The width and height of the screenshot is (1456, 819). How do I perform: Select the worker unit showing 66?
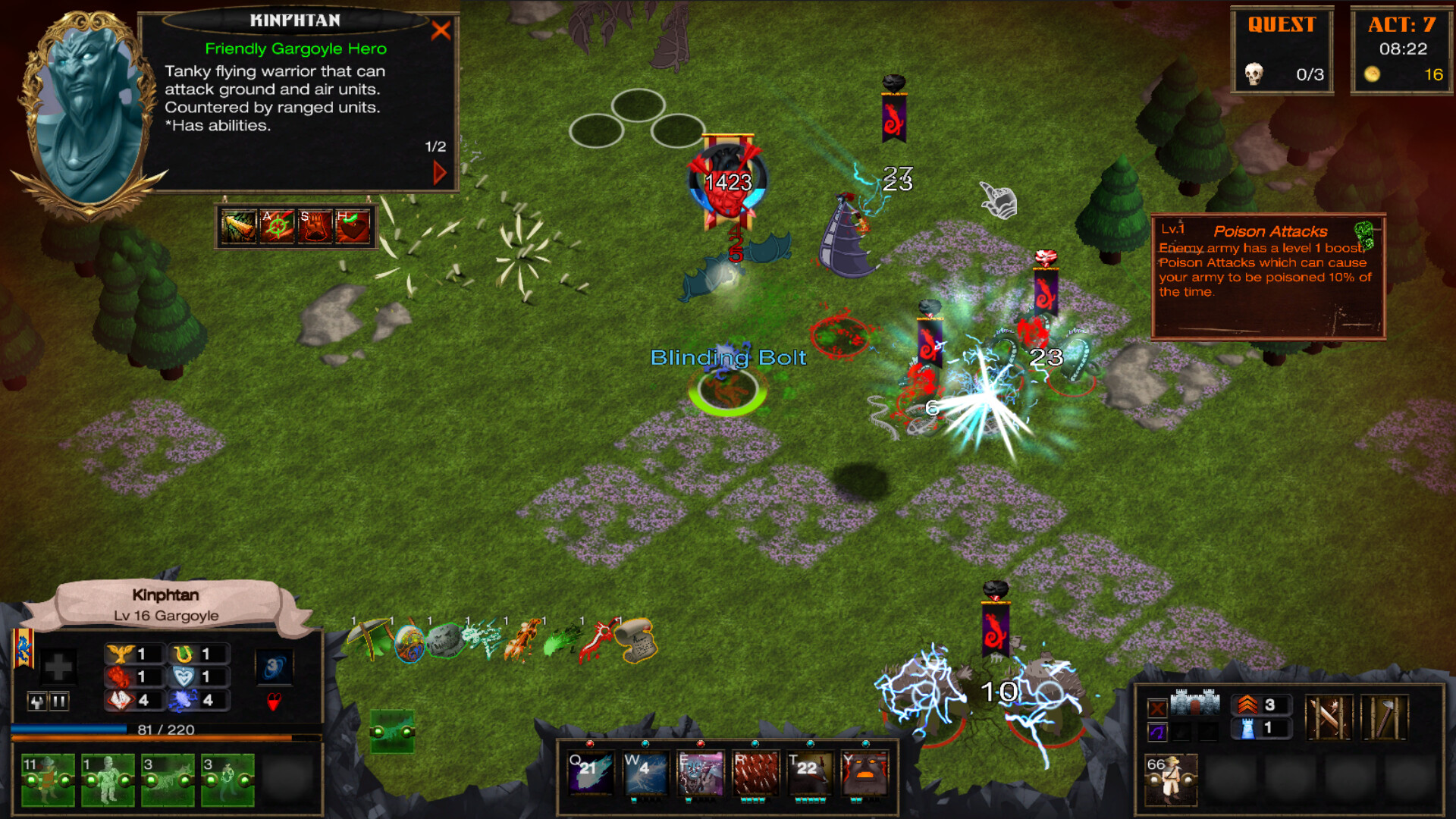pyautogui.click(x=1171, y=781)
